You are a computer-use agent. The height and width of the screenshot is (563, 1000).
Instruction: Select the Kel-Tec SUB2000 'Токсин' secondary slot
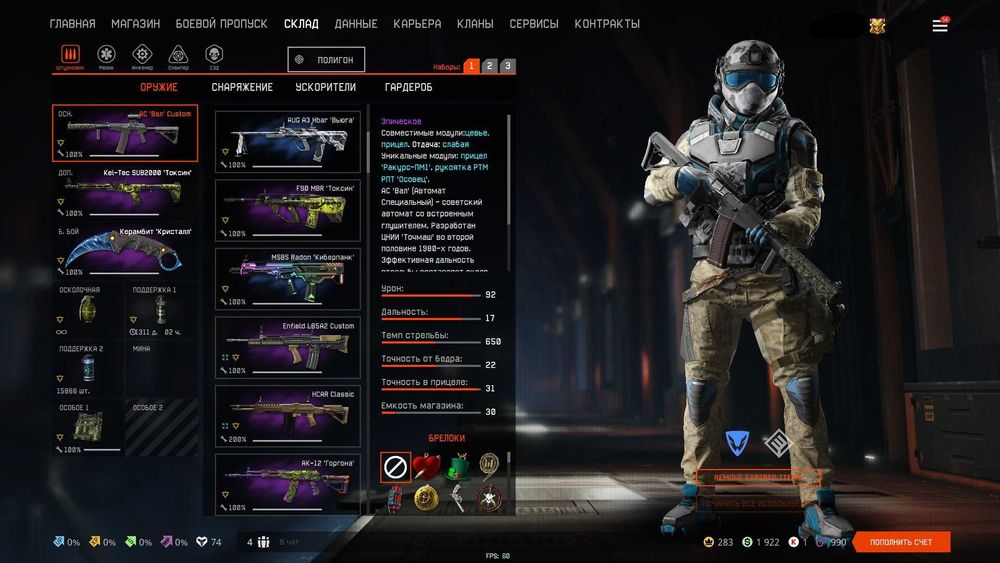(x=125, y=191)
